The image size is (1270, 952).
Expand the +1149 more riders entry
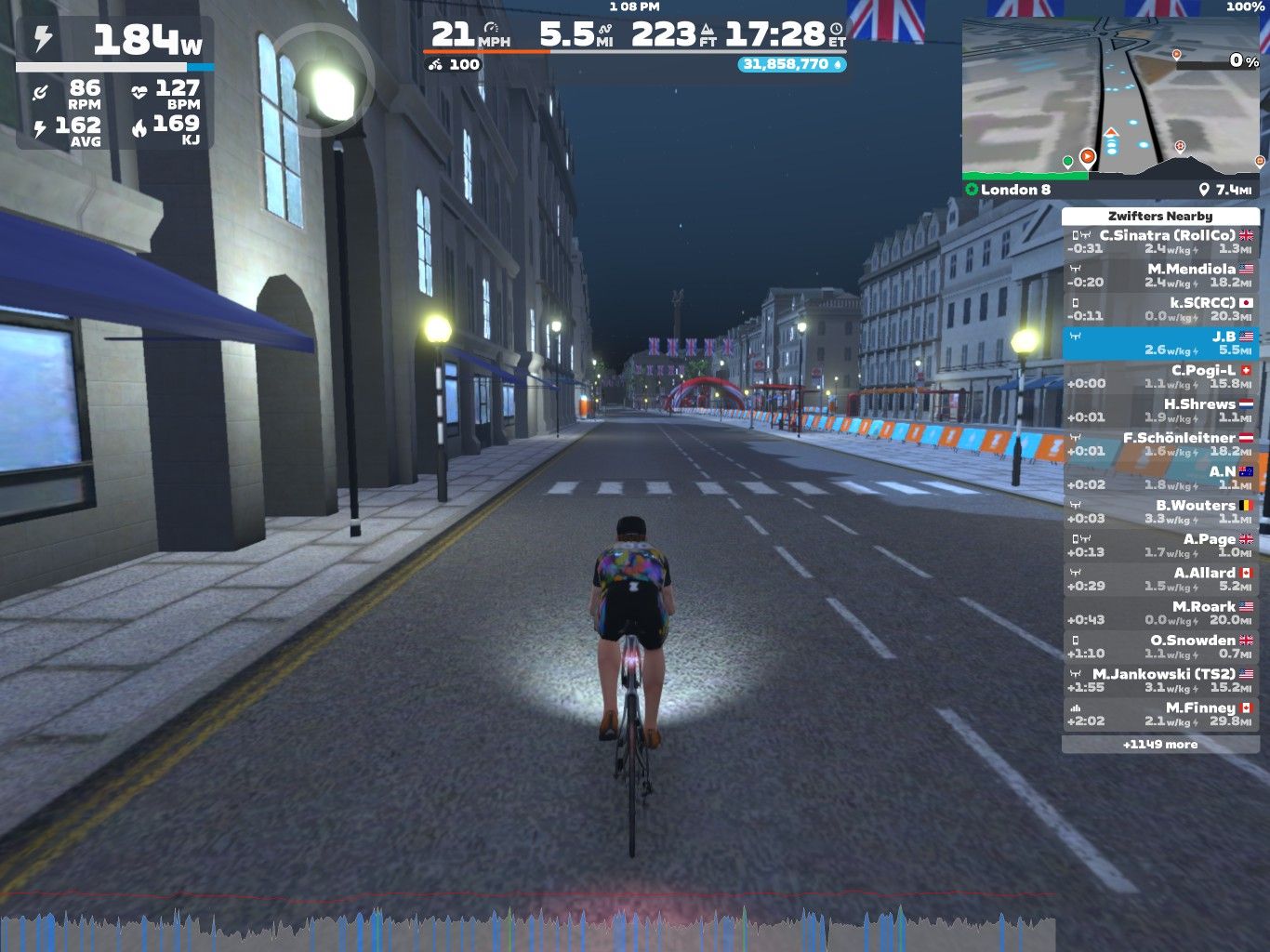[1160, 745]
